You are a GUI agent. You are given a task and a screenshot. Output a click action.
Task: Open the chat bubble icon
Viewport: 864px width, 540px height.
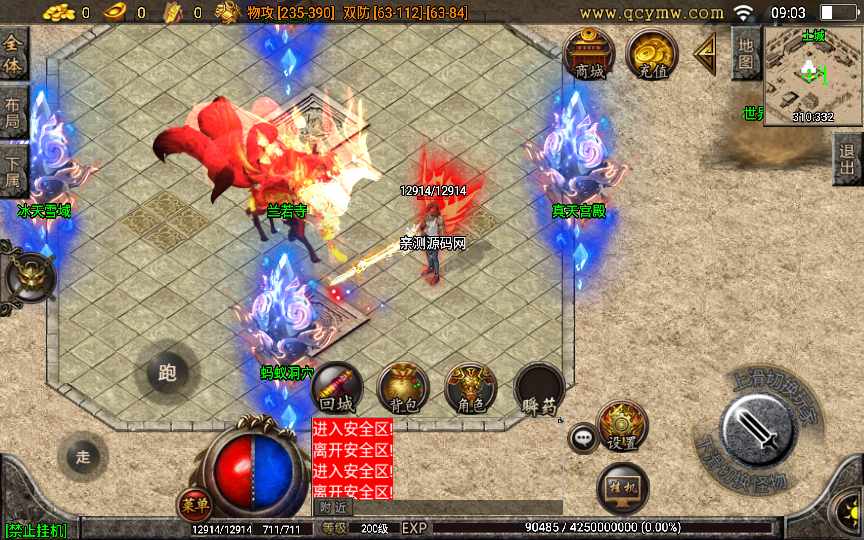582,438
